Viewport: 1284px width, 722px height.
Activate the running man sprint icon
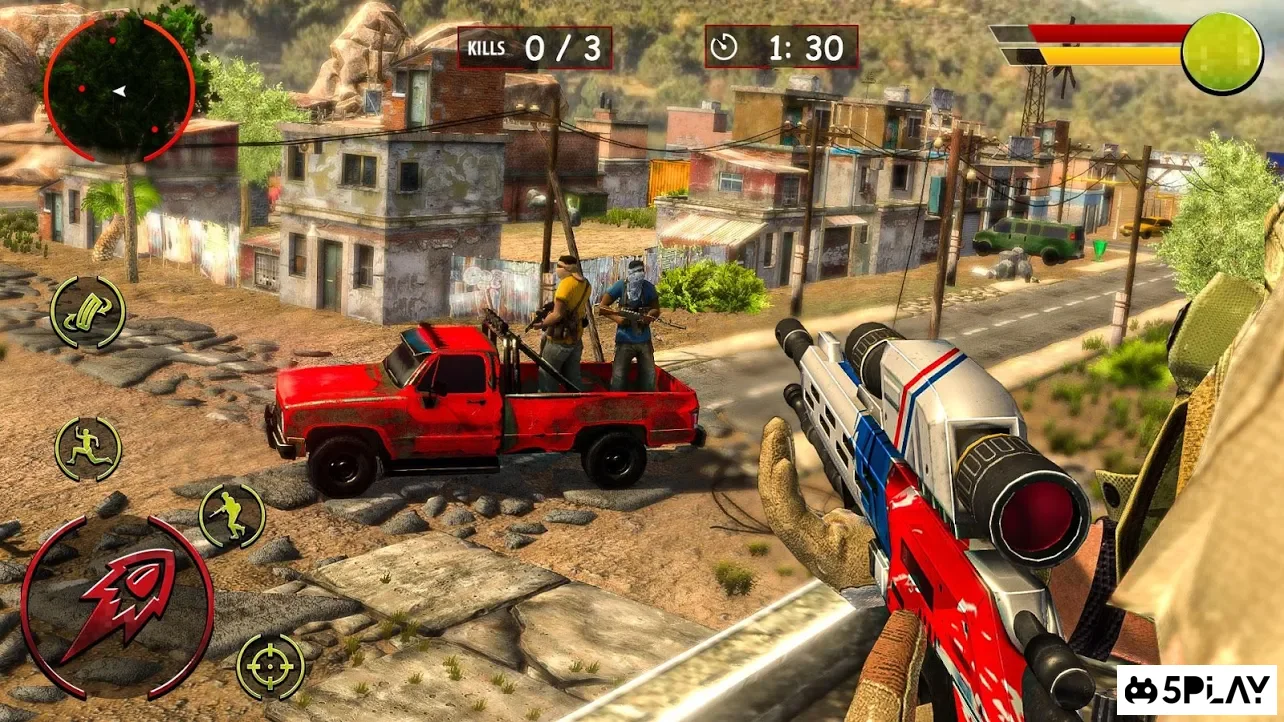click(88, 449)
